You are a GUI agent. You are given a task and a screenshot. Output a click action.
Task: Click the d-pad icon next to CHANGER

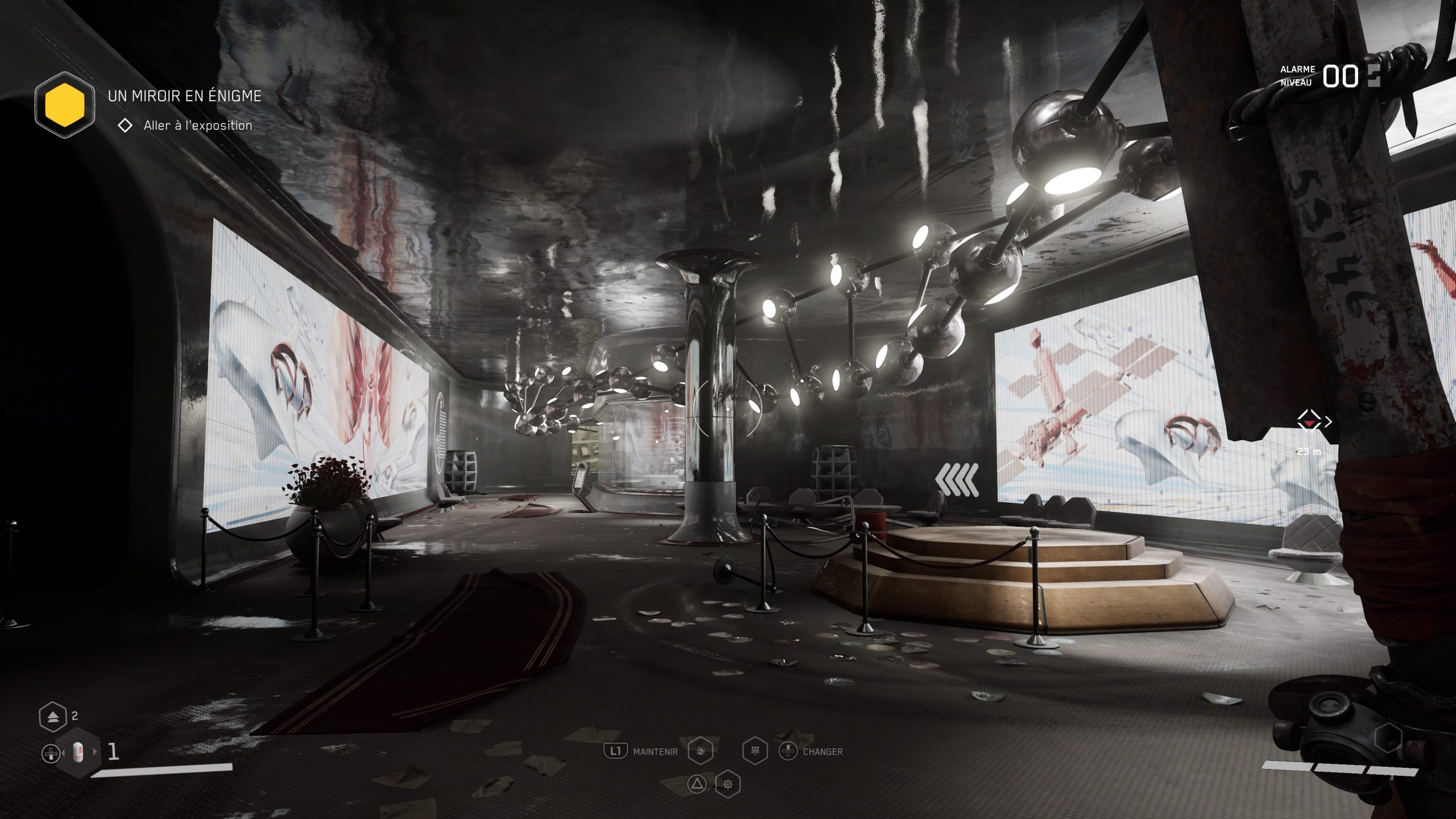click(x=789, y=751)
